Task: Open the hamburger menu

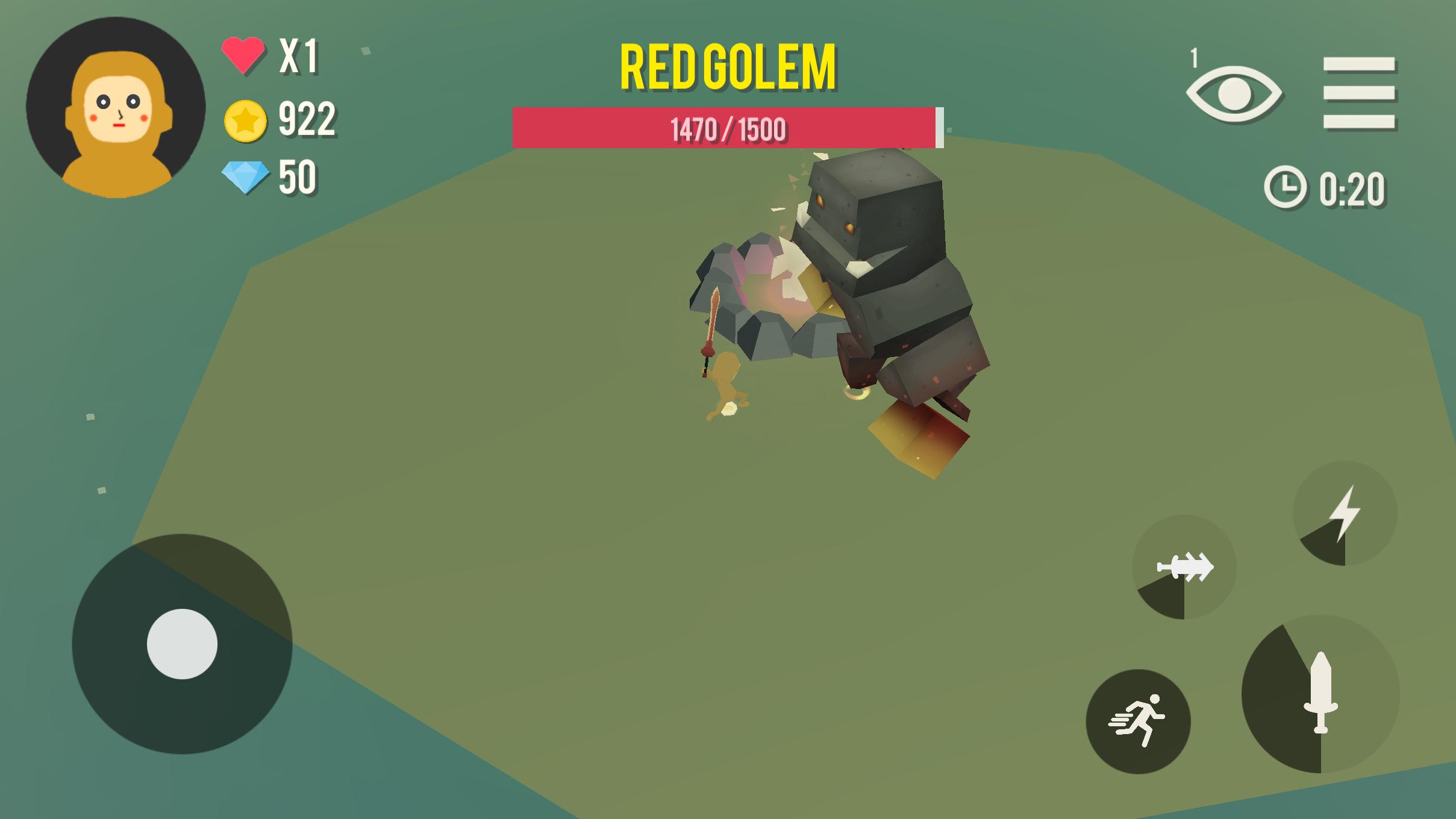Action: click(1359, 93)
